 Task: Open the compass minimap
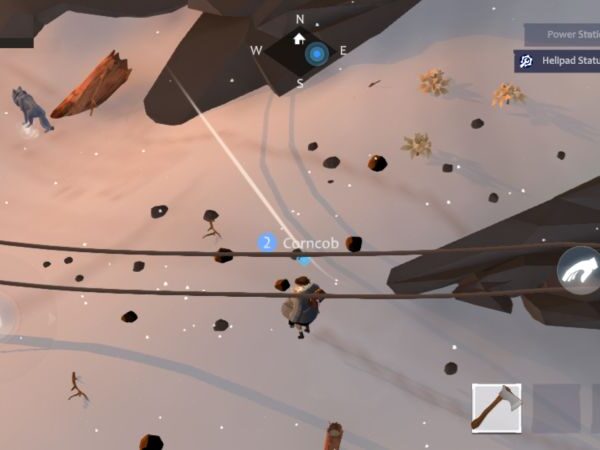[x=300, y=51]
